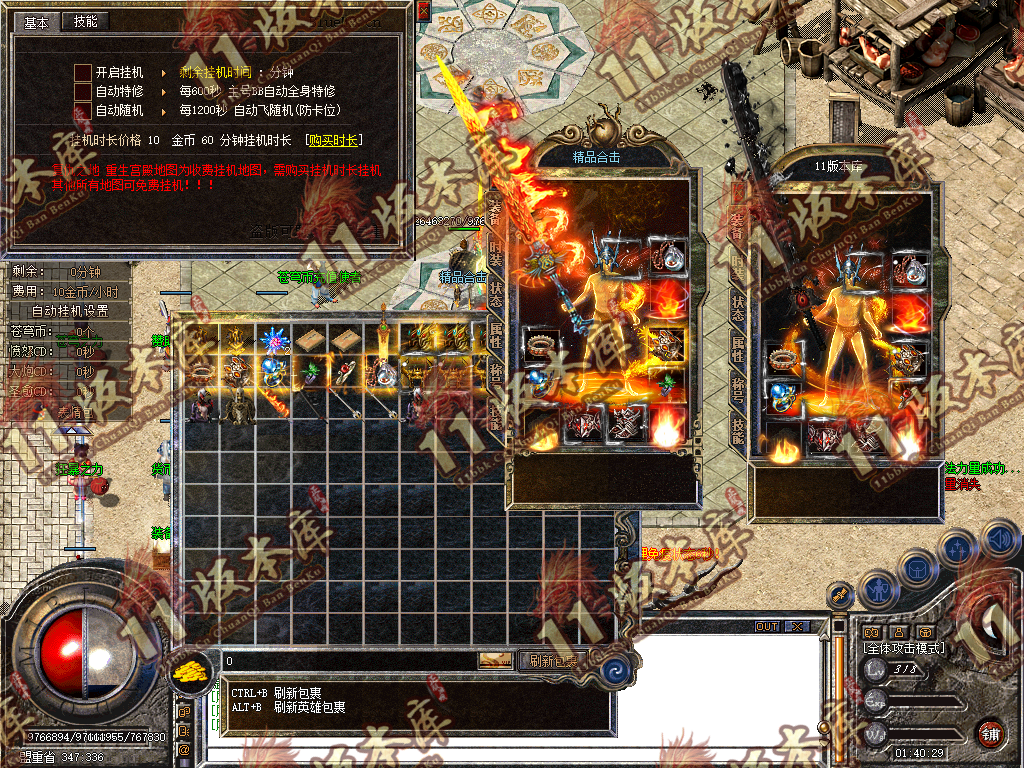Click the 刷新包裹 button
This screenshot has width=1024, height=768.
click(555, 660)
